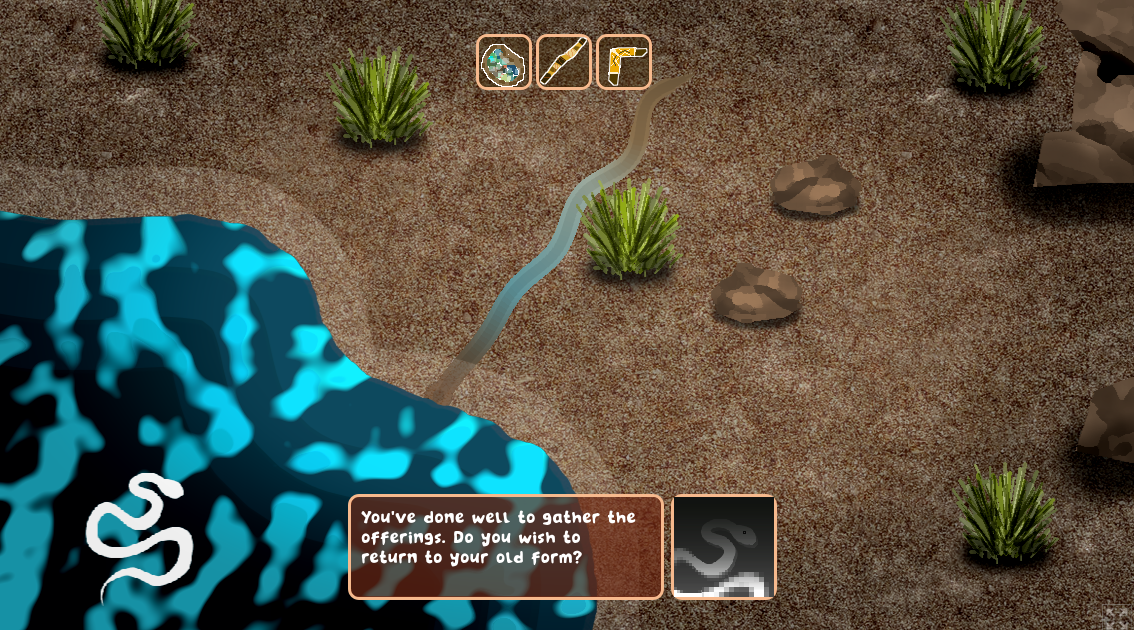Select the shell offering inventory slot
The width and height of the screenshot is (1134, 630).
coord(504,62)
